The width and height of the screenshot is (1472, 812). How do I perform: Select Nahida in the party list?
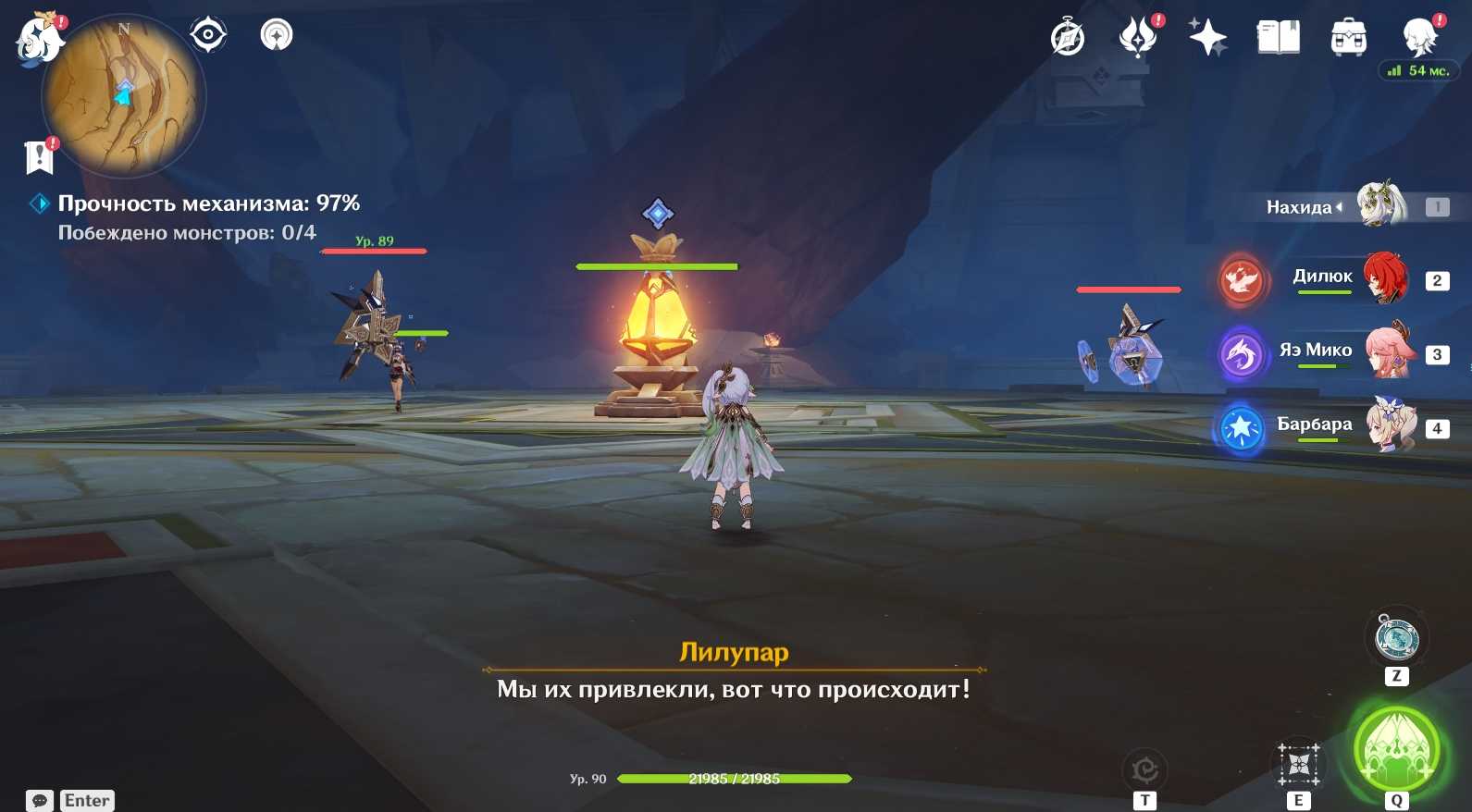1381,205
